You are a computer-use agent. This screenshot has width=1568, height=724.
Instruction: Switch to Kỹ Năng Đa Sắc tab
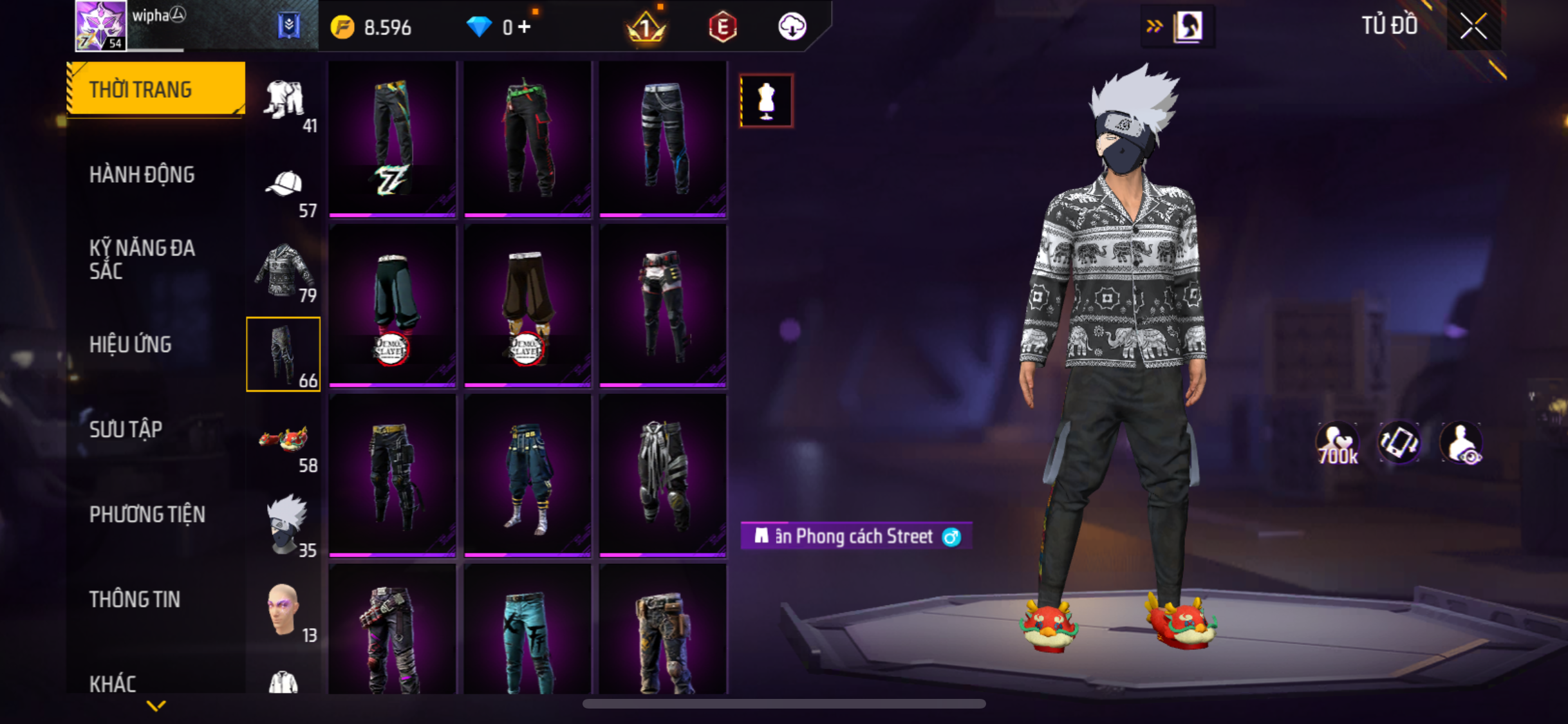pyautogui.click(x=142, y=259)
